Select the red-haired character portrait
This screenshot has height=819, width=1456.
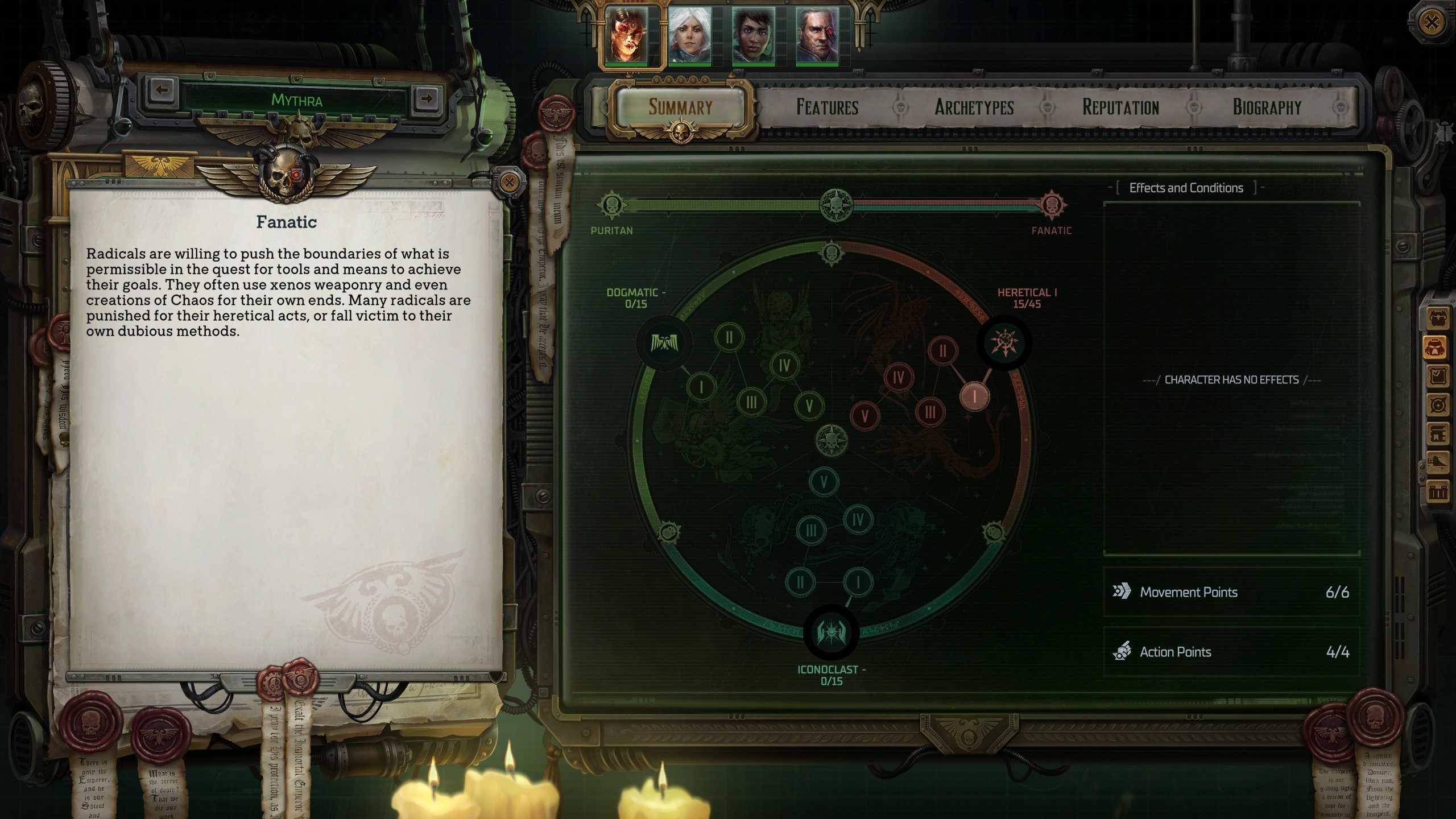point(627,35)
